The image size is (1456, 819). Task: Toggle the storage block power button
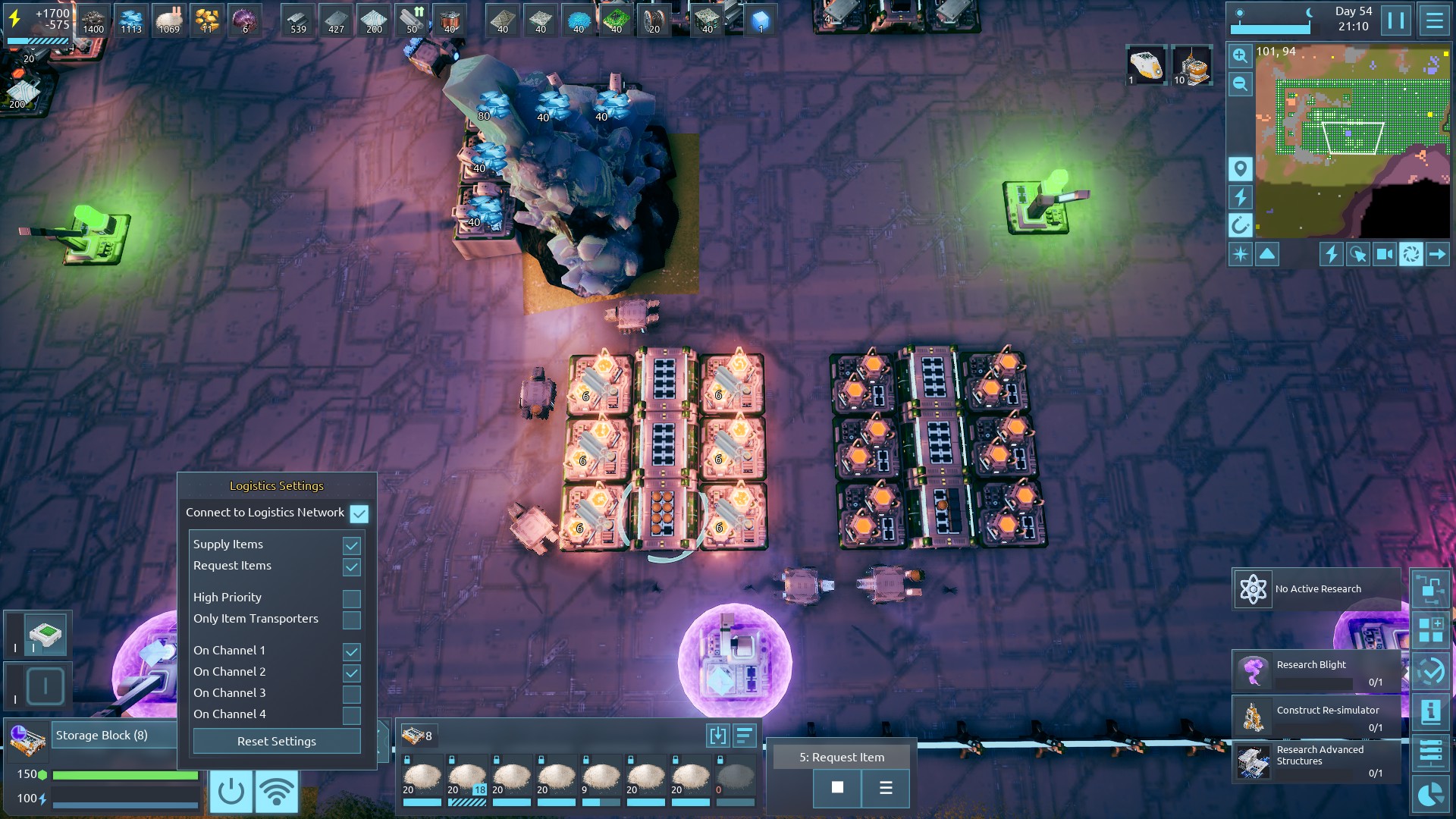click(231, 791)
